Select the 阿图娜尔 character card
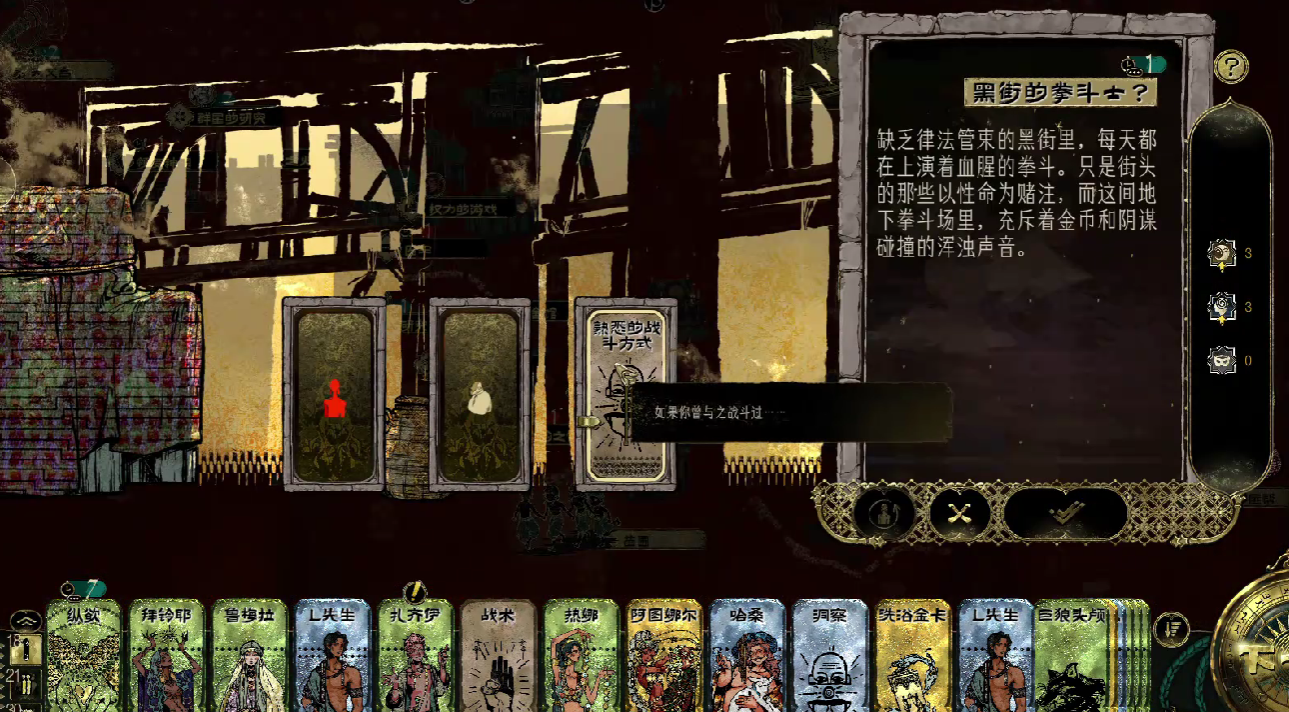The width and height of the screenshot is (1289, 712). pos(665,656)
